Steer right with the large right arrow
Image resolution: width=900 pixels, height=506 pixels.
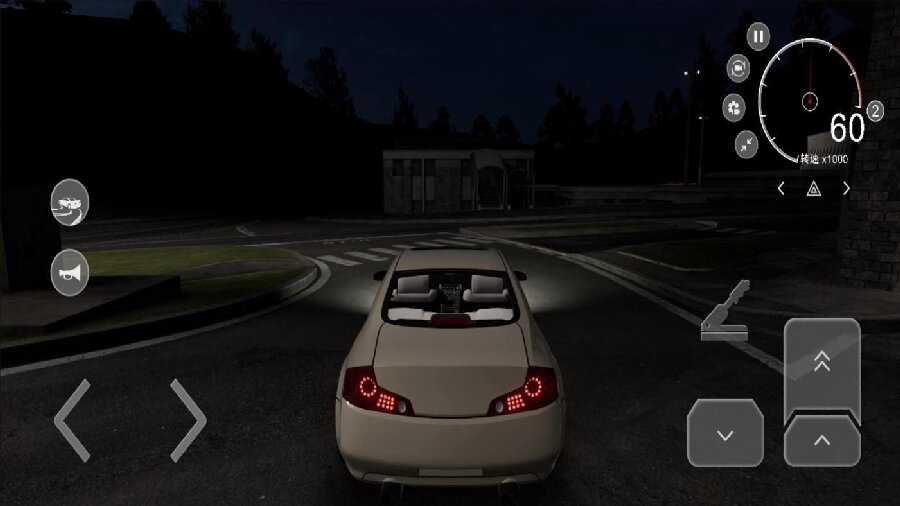click(x=187, y=420)
